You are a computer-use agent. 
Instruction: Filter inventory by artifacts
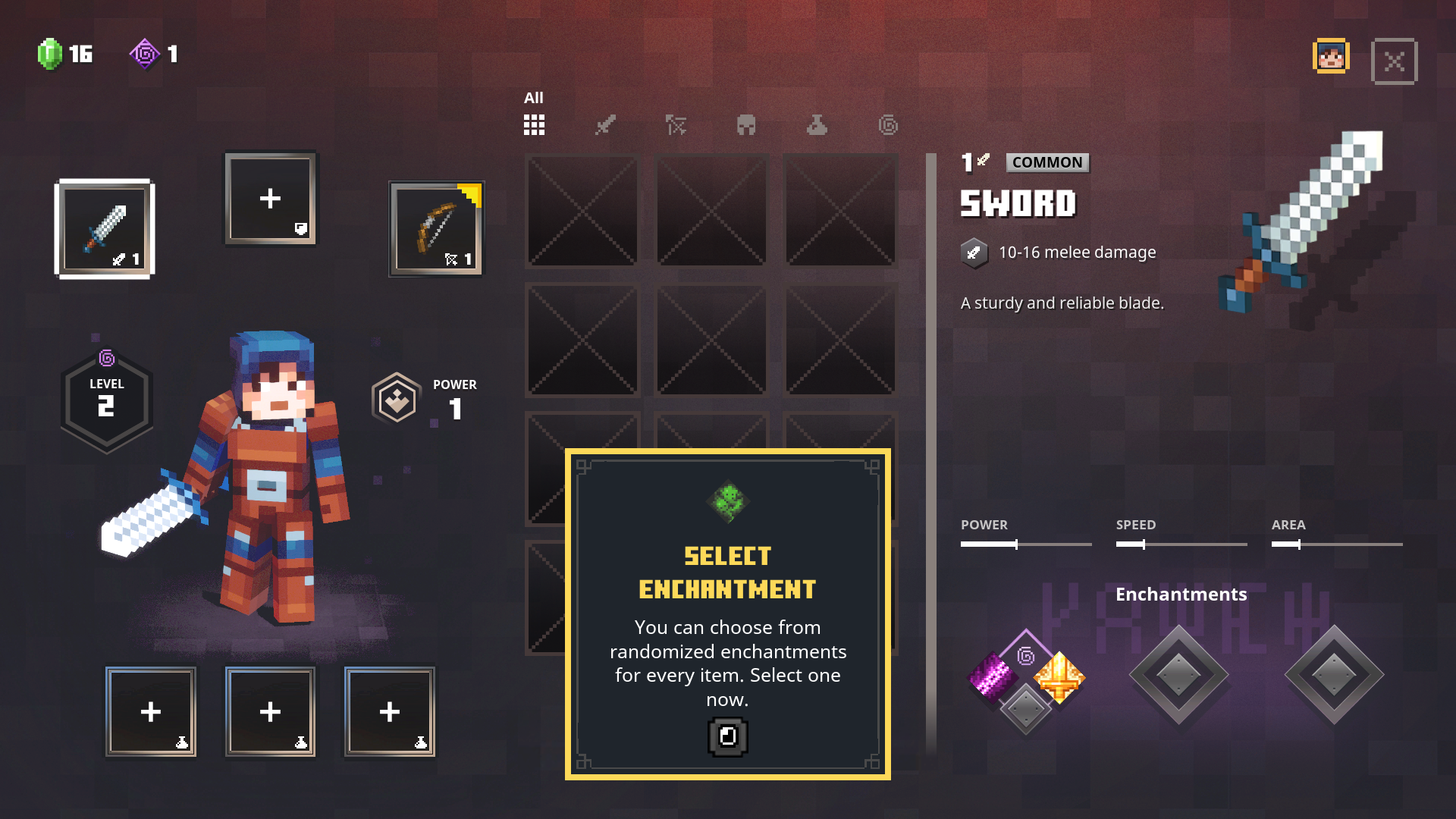(817, 125)
